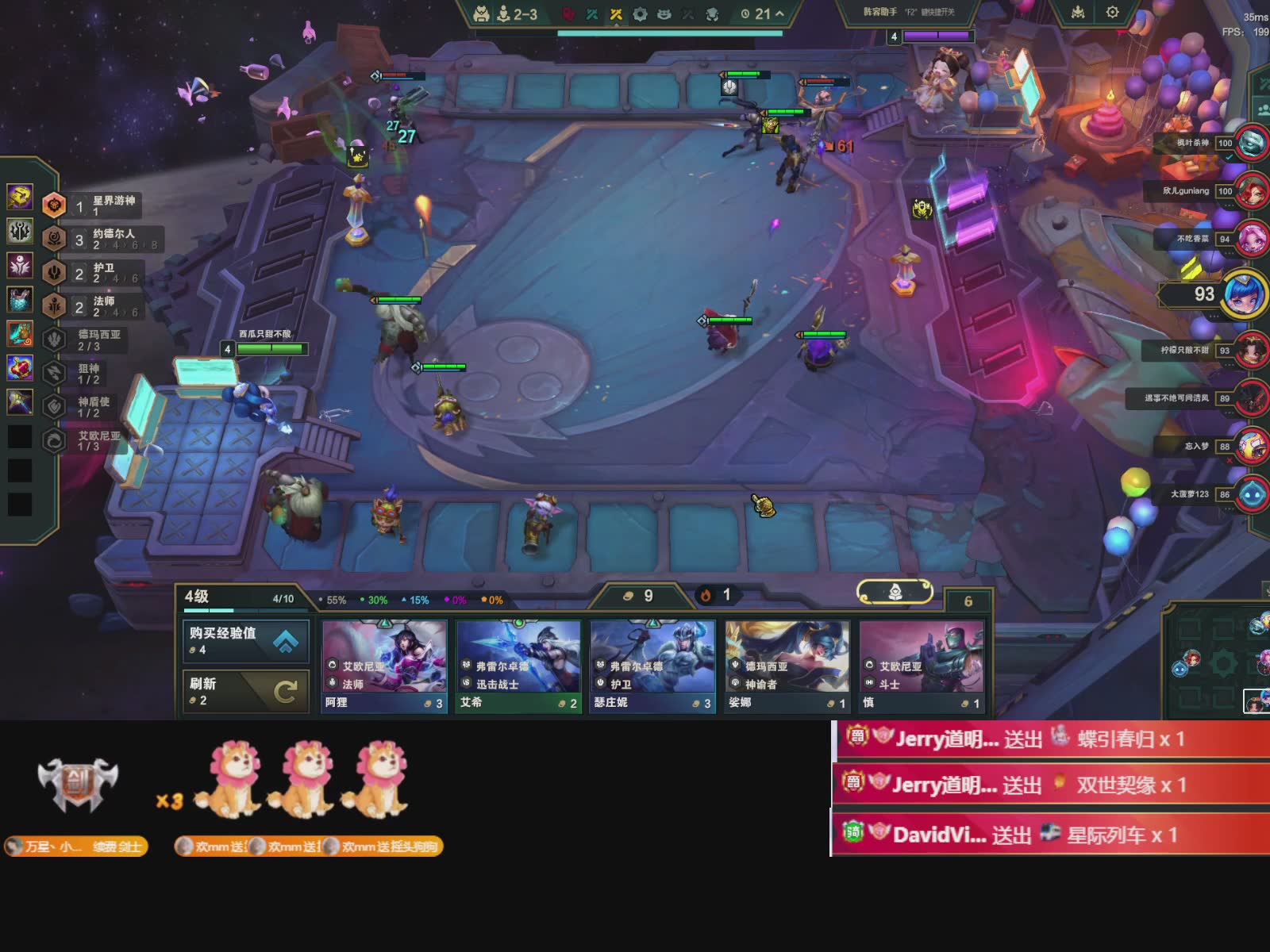This screenshot has height=952, width=1270.
Task: Refresh the shop with 刷新
Action: [x=246, y=691]
